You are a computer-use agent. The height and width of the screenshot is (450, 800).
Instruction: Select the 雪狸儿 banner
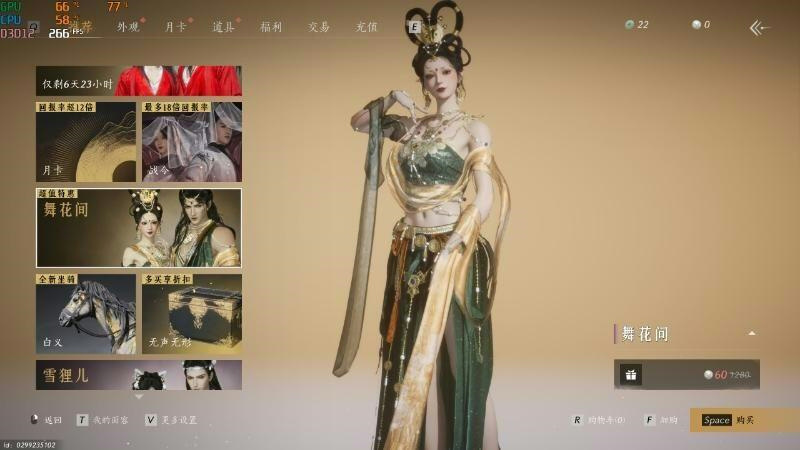(x=139, y=375)
